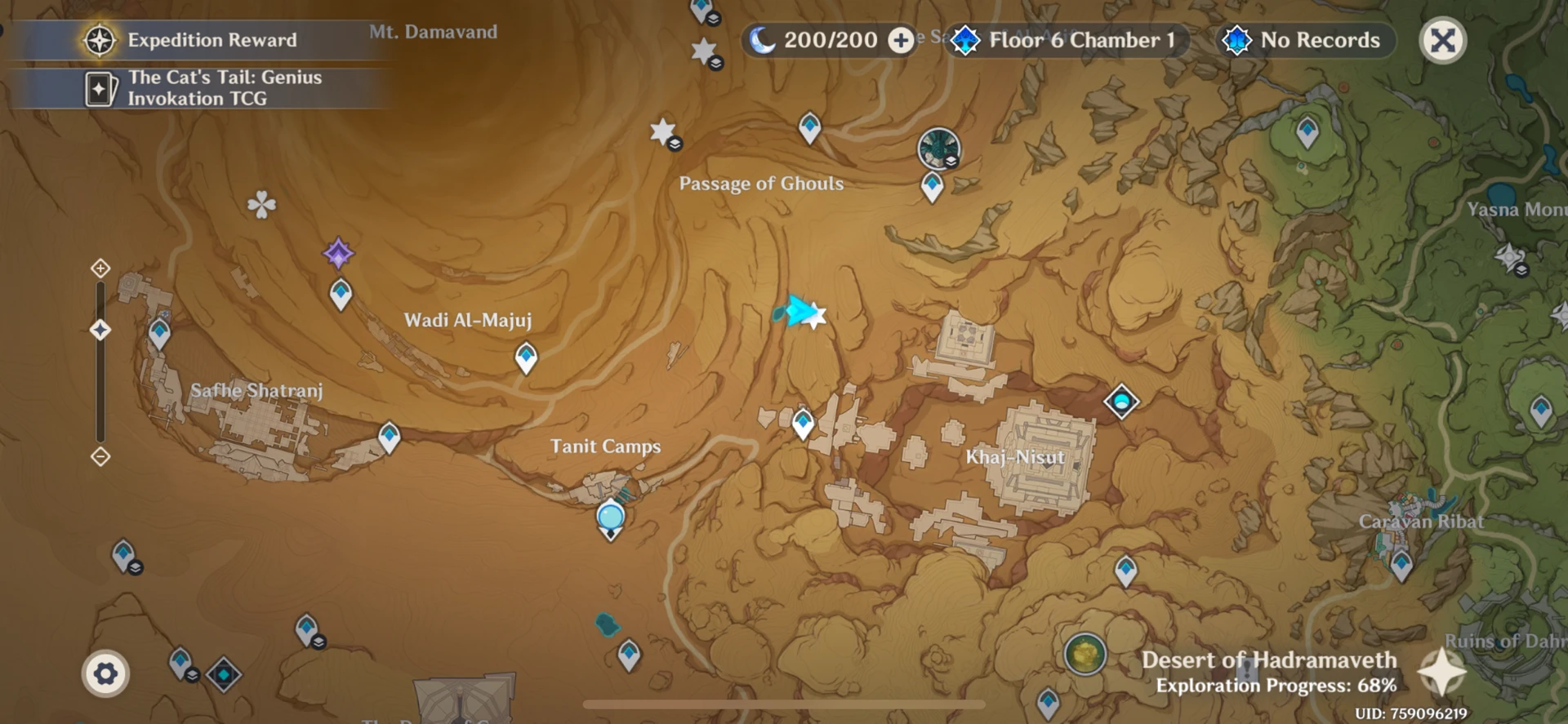Click the teal spot marker right of Khaj-Nisut
Screen dimensions: 1568x724
tap(1120, 402)
